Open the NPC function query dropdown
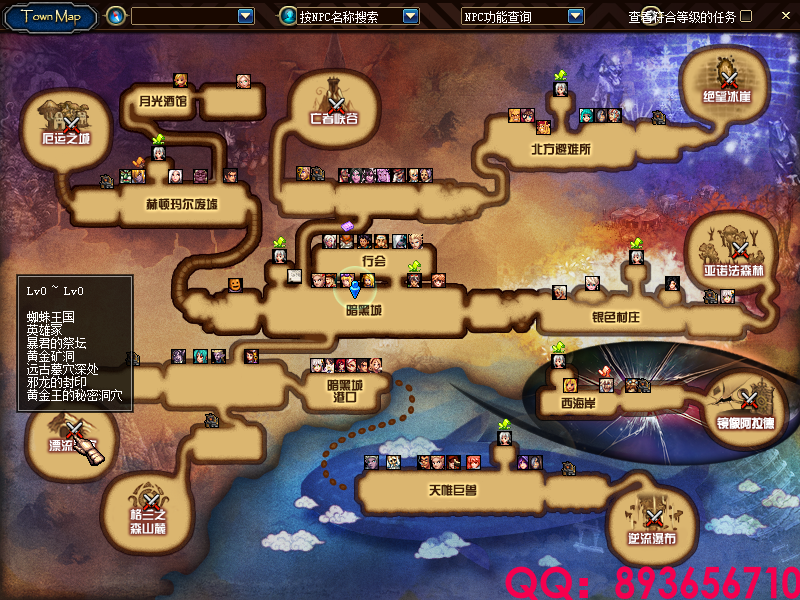Screen dimensions: 800x600 (x=575, y=16)
